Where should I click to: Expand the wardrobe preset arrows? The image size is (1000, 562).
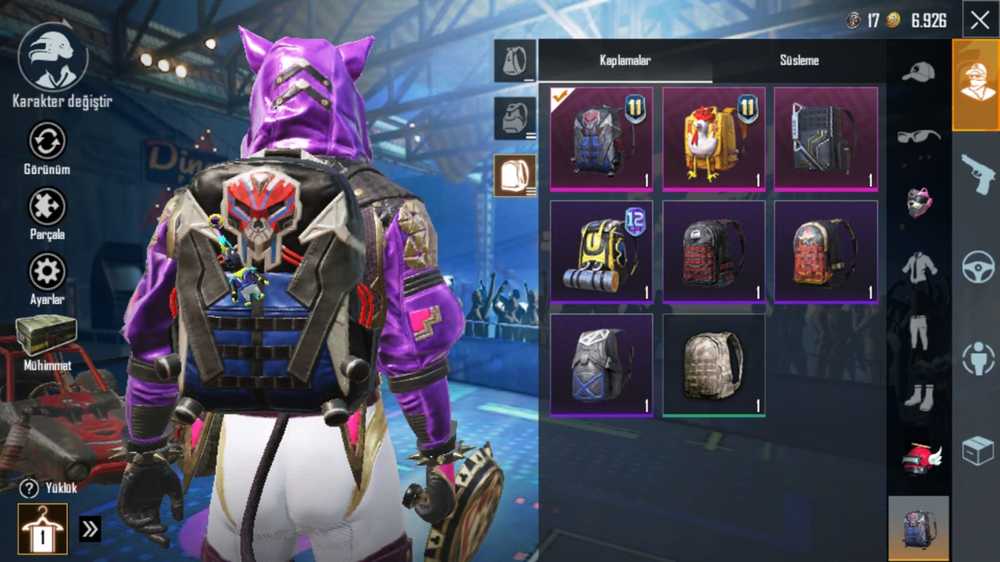click(90, 529)
